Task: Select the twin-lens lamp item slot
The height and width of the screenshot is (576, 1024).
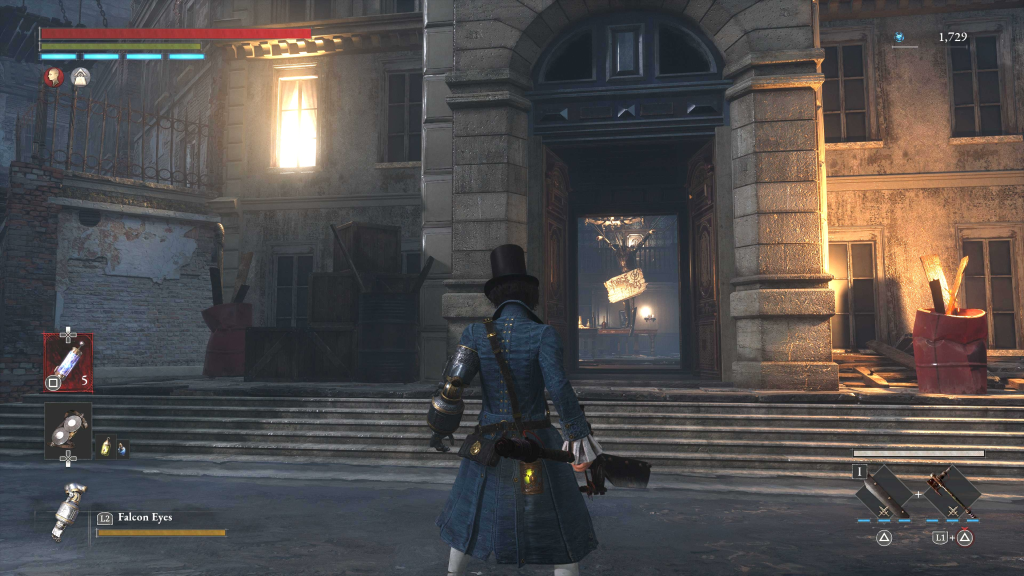Action: pos(68,430)
